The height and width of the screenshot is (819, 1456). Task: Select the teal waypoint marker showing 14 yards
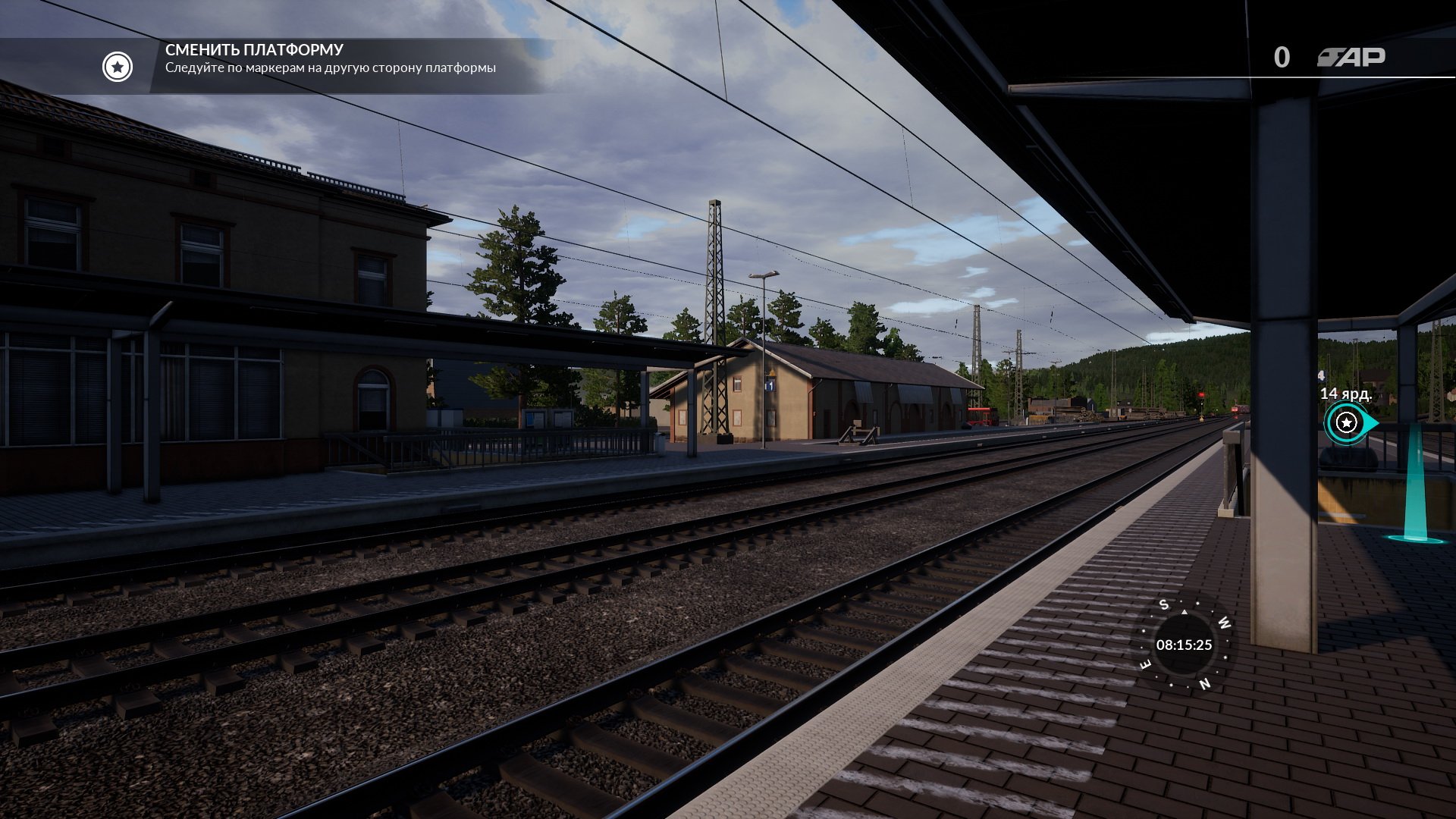click(1347, 422)
